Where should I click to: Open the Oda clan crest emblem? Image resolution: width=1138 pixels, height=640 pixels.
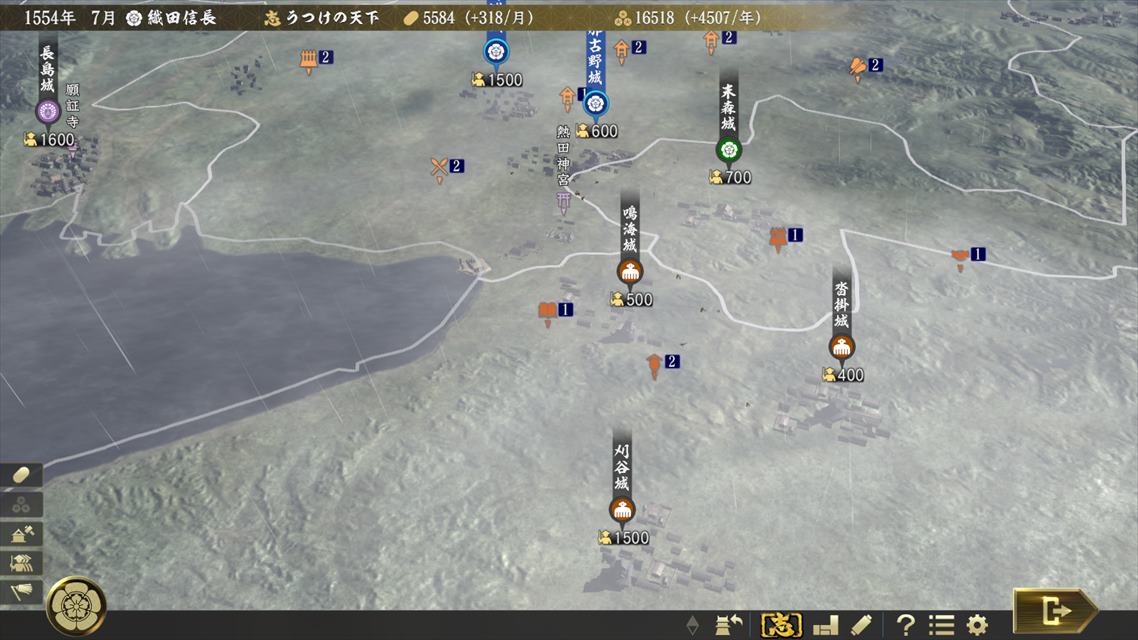coord(76,605)
